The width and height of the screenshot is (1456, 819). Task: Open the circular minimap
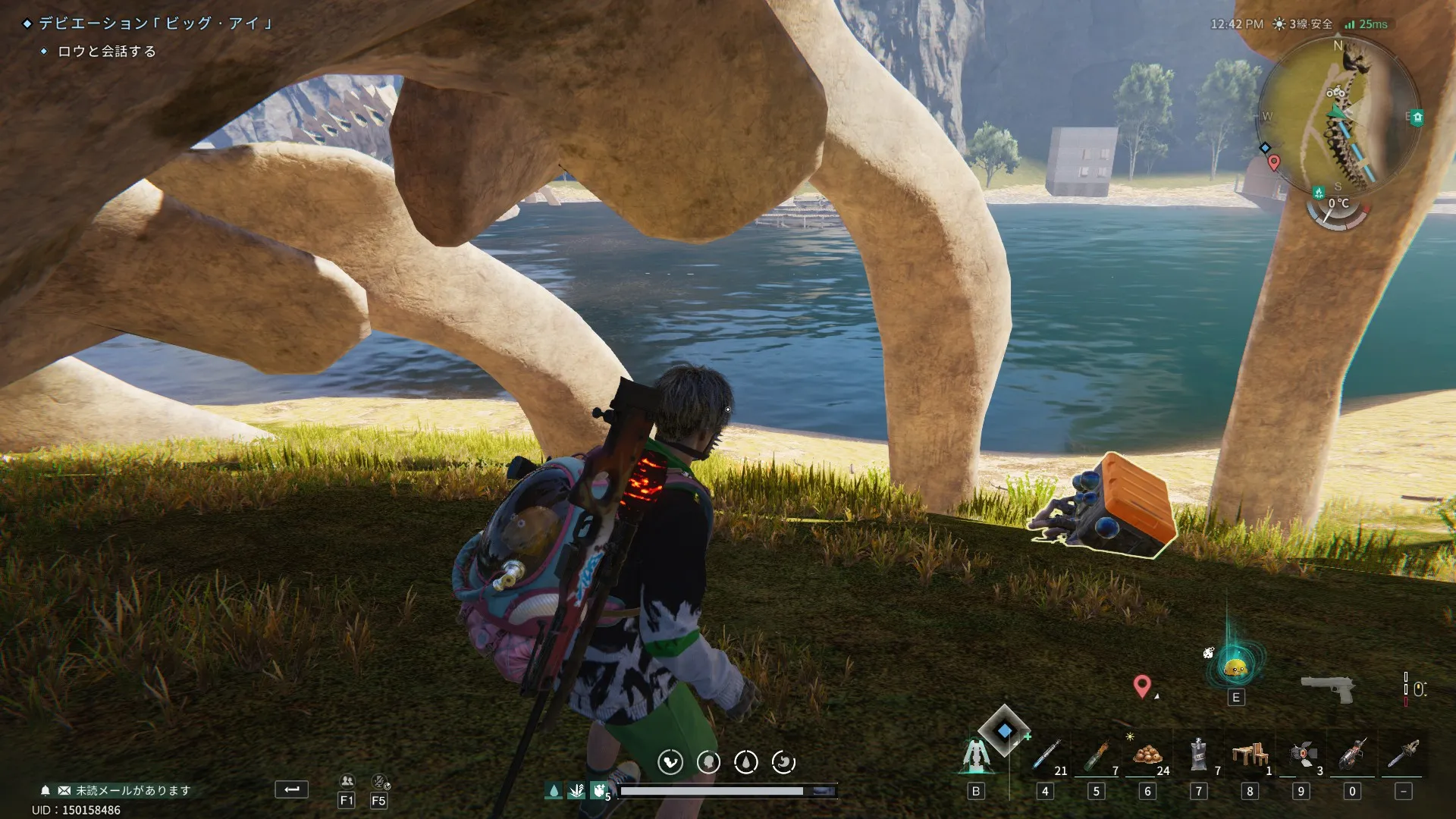pos(1338,114)
